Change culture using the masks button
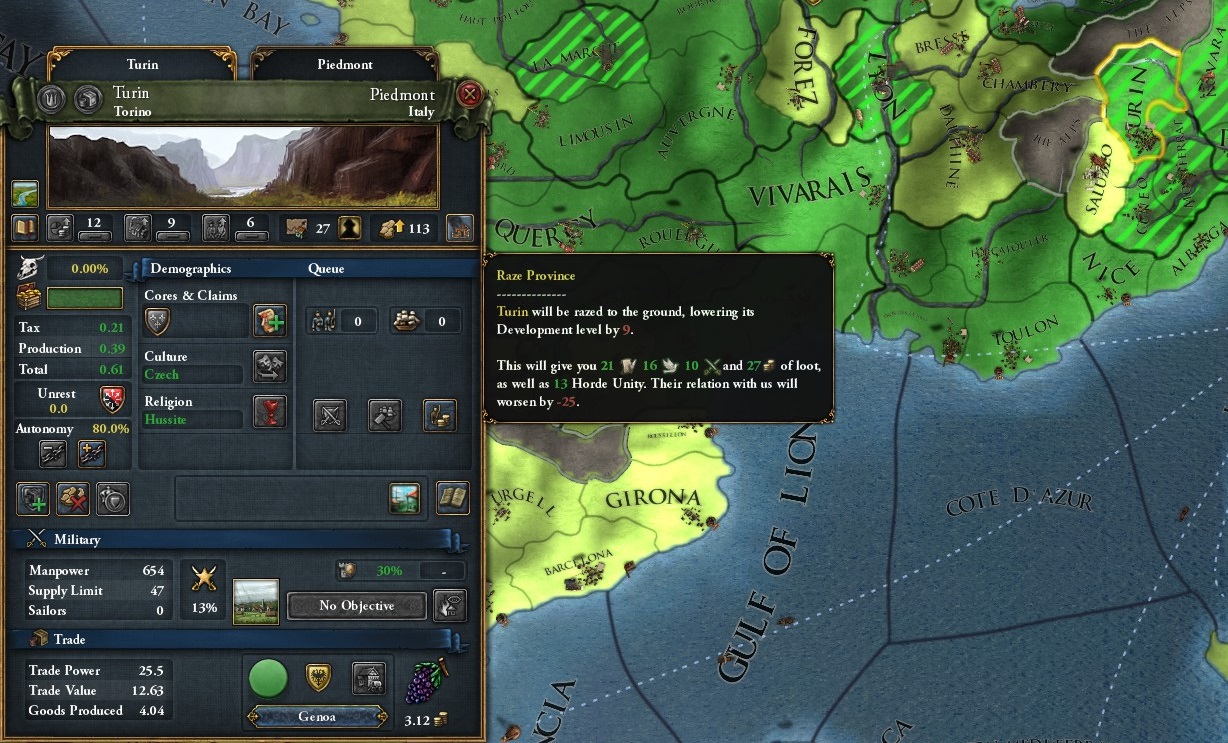The image size is (1228, 743). (269, 366)
